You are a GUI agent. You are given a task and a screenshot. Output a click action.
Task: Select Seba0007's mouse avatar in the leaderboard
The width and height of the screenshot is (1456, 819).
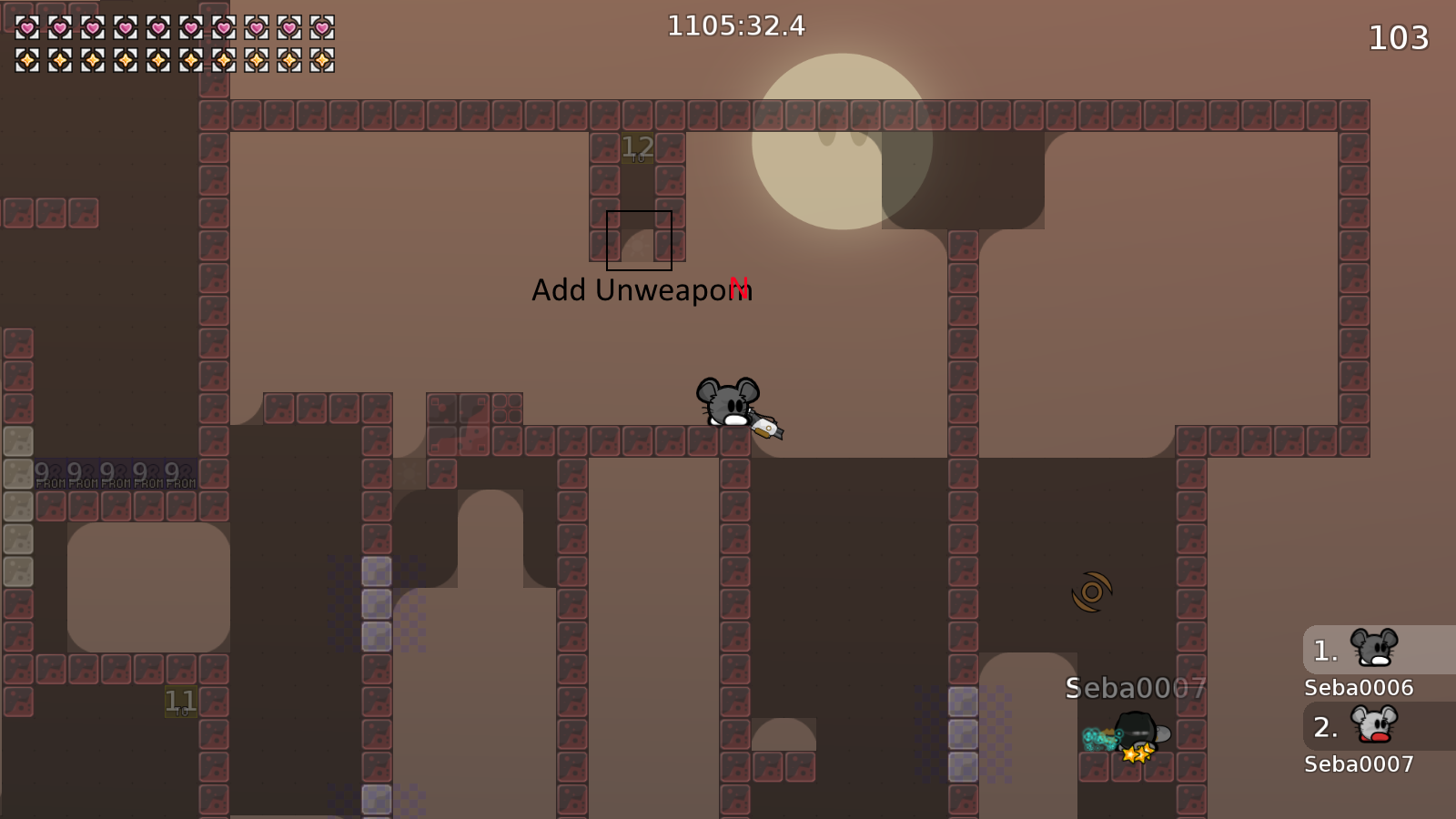pyautogui.click(x=1374, y=726)
